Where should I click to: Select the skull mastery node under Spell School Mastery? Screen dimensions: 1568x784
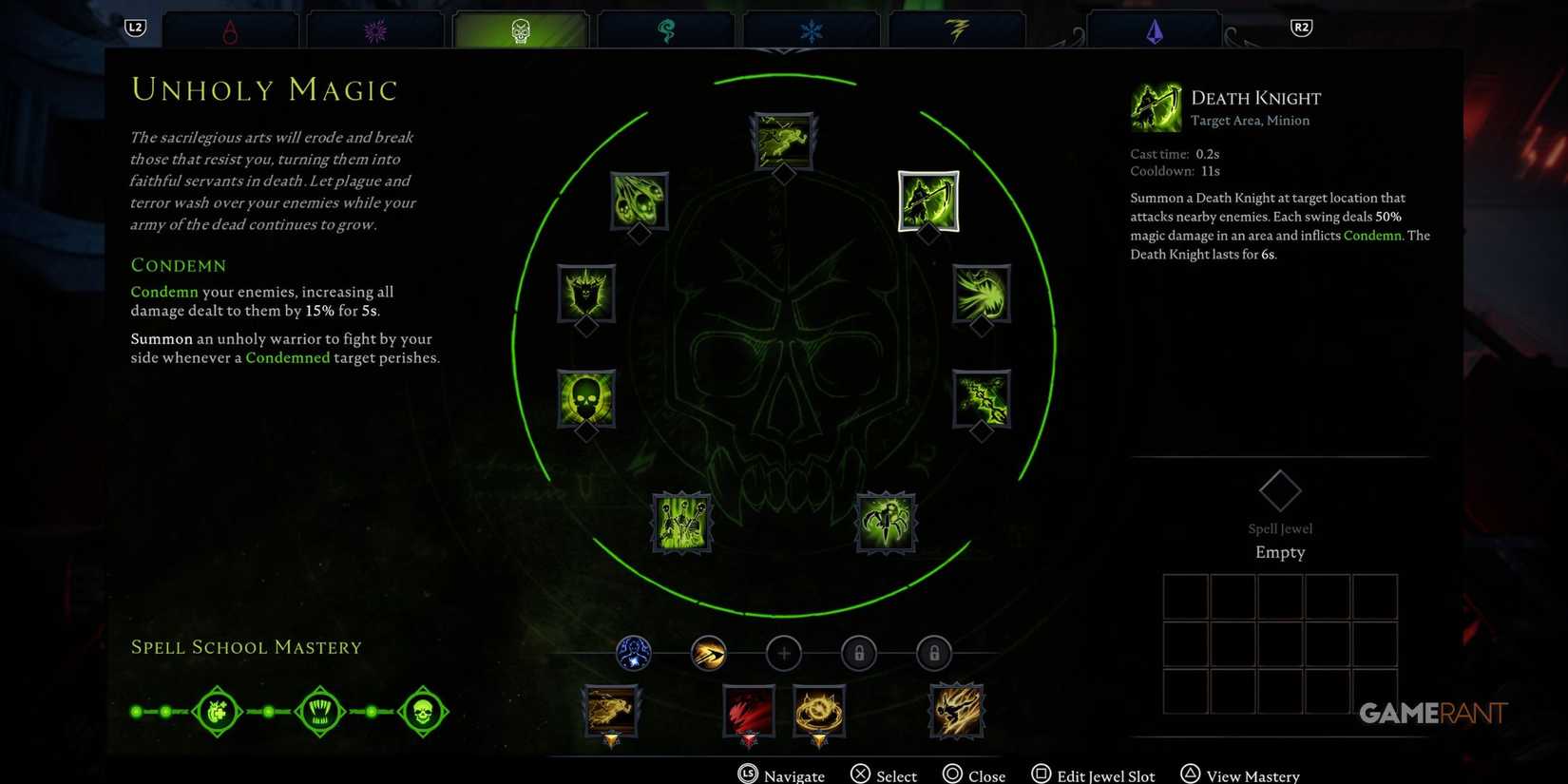(423, 710)
